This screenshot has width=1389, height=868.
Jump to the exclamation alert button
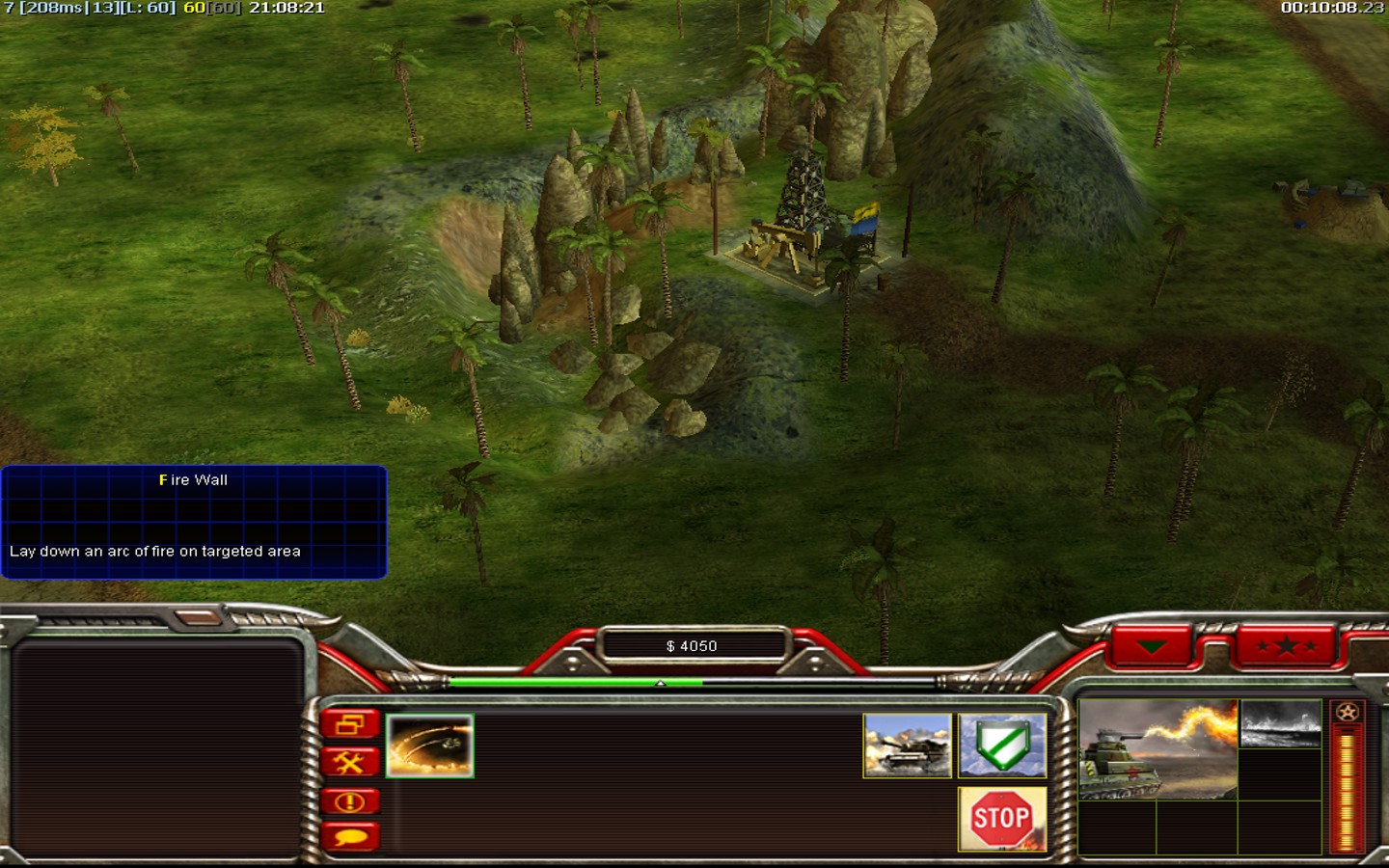coord(349,801)
